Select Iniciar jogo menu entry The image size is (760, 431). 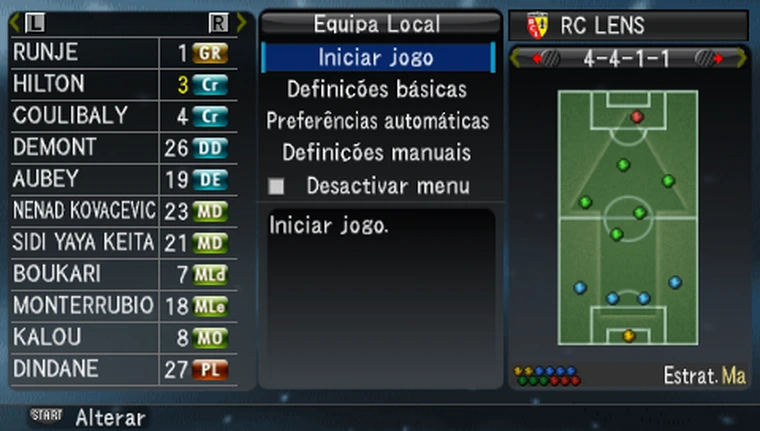[377, 57]
